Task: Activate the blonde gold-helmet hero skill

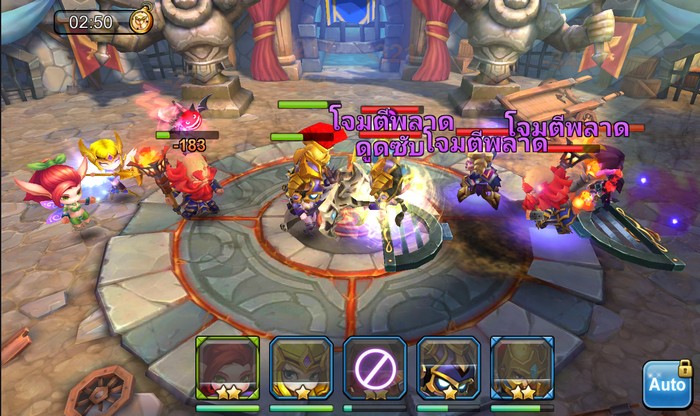Action: [x=301, y=368]
